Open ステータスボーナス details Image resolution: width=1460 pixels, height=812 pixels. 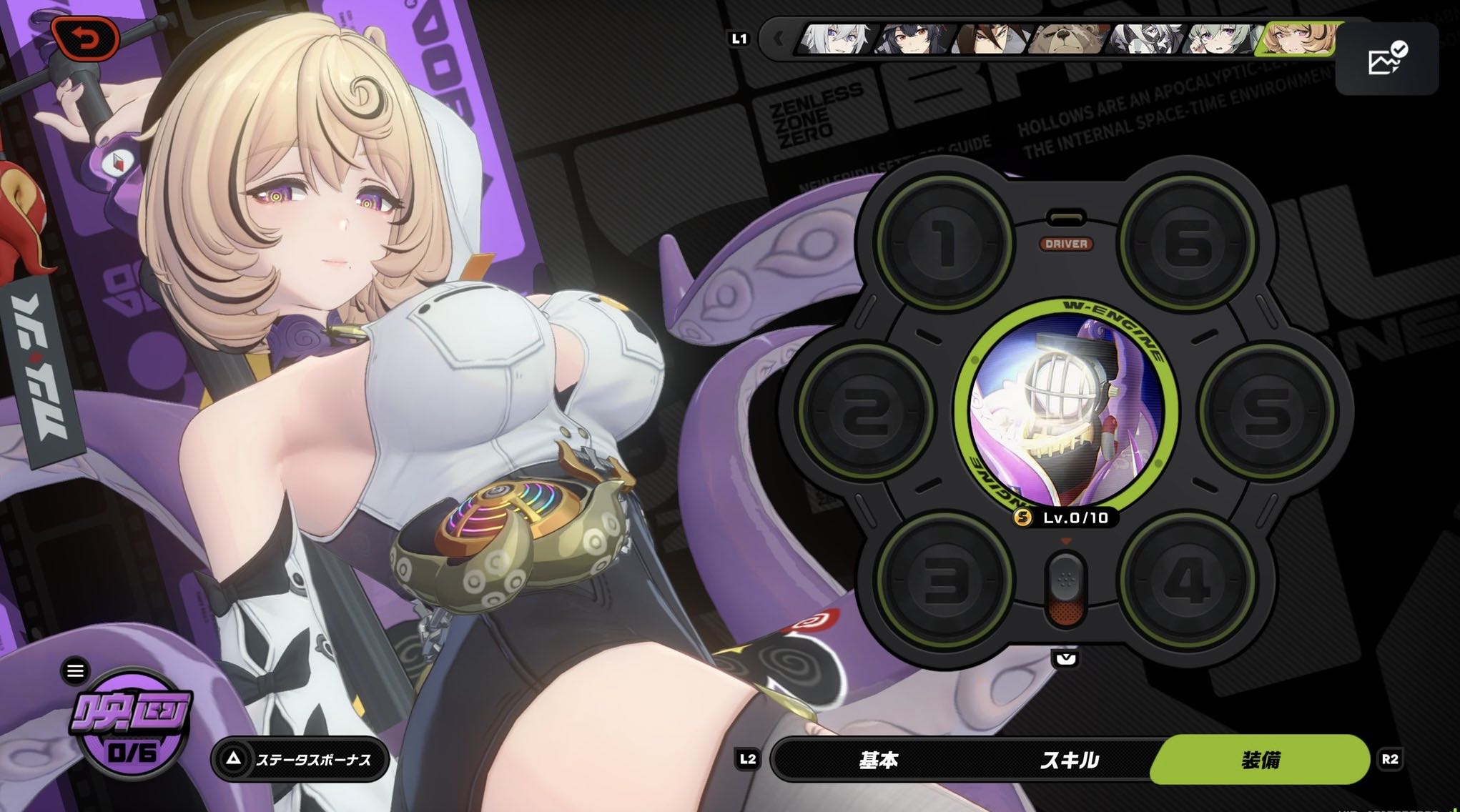(x=300, y=759)
